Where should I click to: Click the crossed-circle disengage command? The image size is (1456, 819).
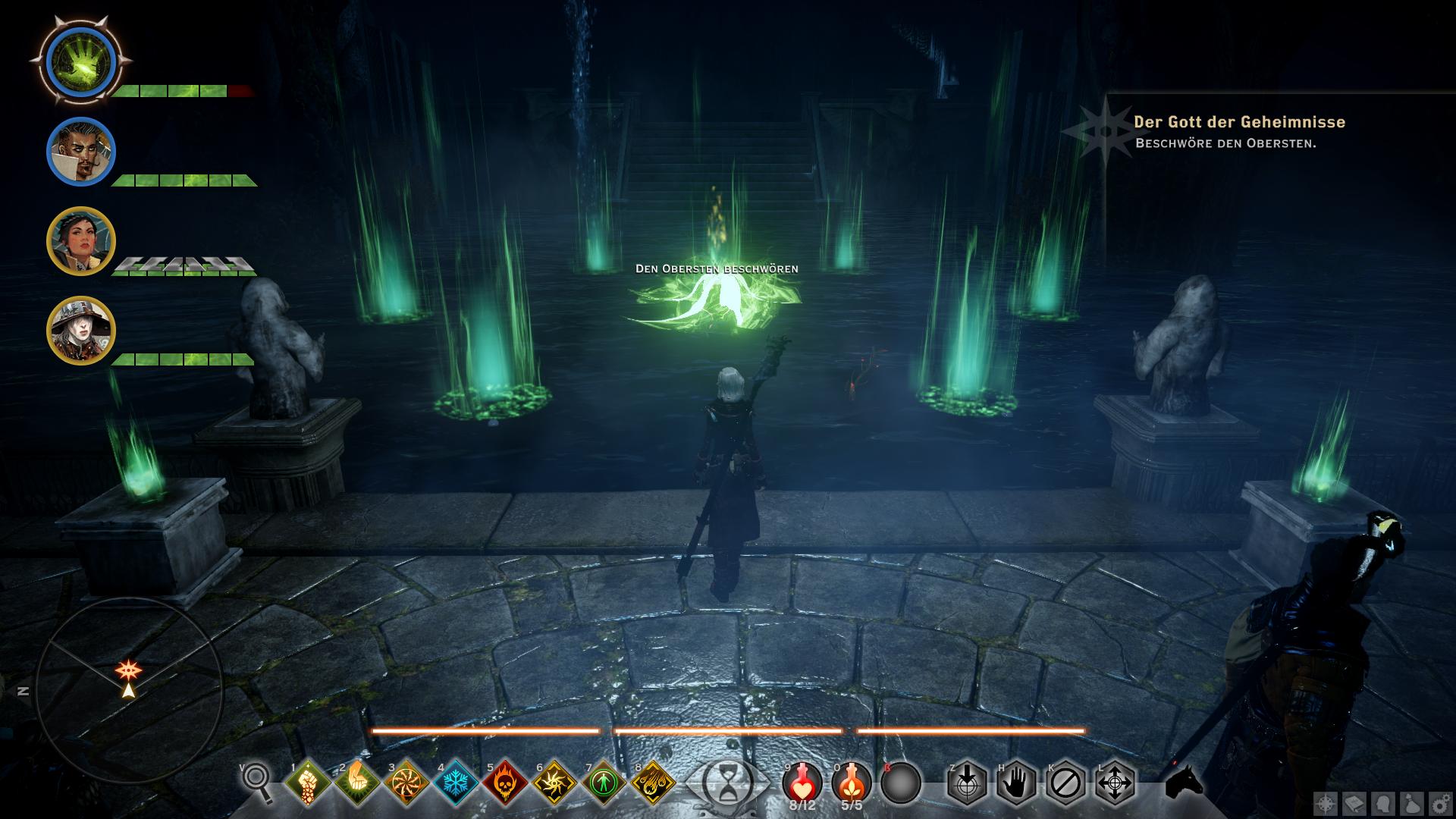click(1065, 783)
